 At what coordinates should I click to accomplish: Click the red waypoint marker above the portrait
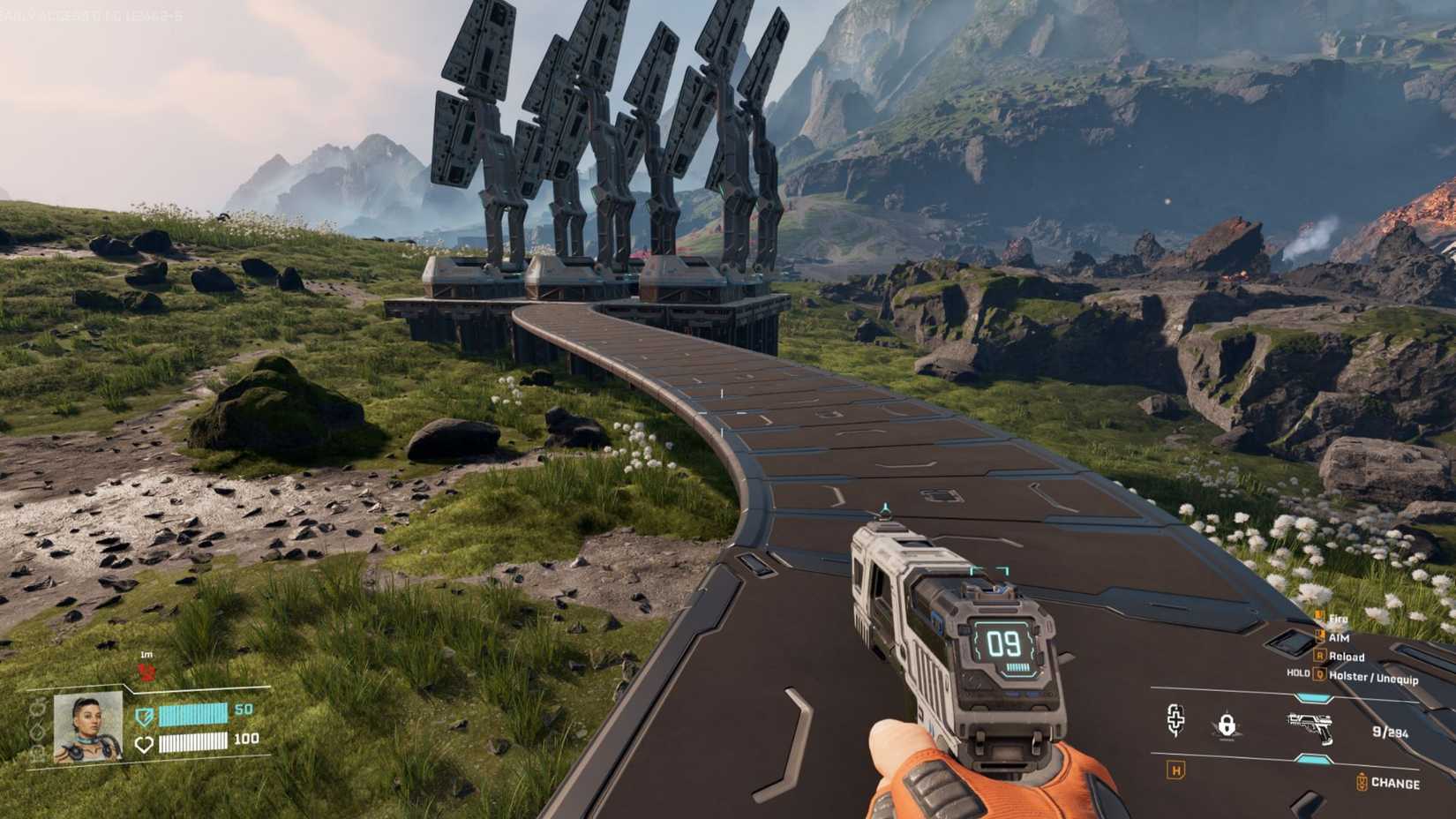pos(146,672)
